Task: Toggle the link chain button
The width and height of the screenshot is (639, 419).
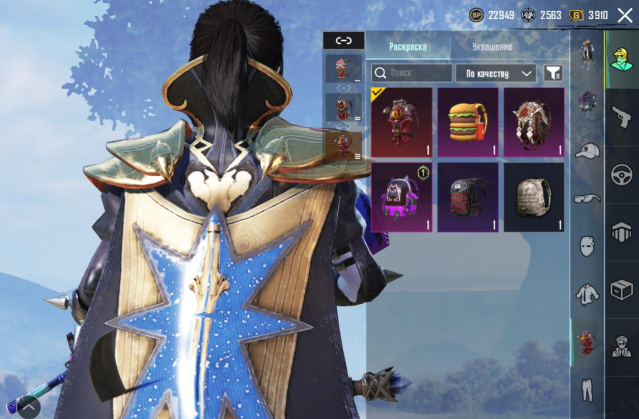Action: tap(344, 40)
